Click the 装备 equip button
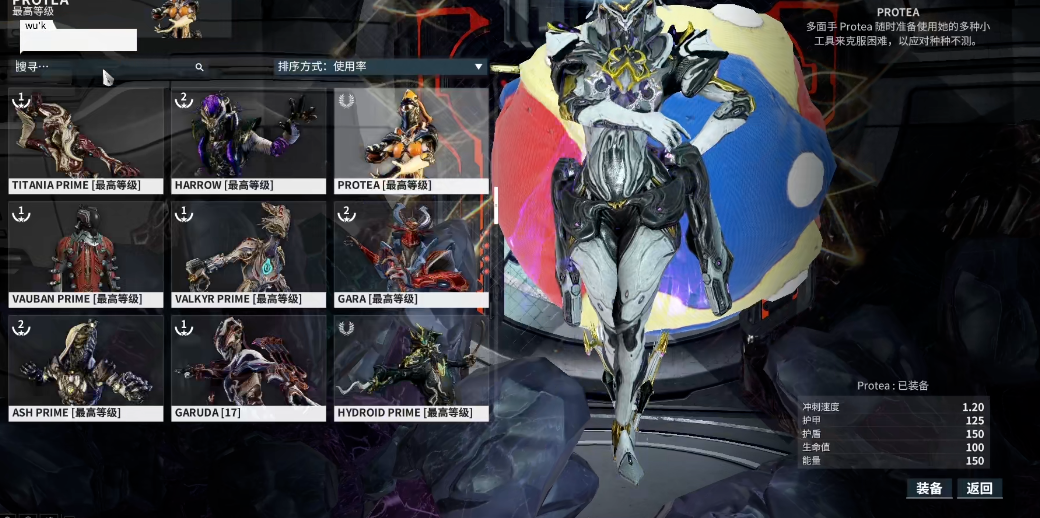The height and width of the screenshot is (518, 1040). pyautogui.click(x=929, y=488)
